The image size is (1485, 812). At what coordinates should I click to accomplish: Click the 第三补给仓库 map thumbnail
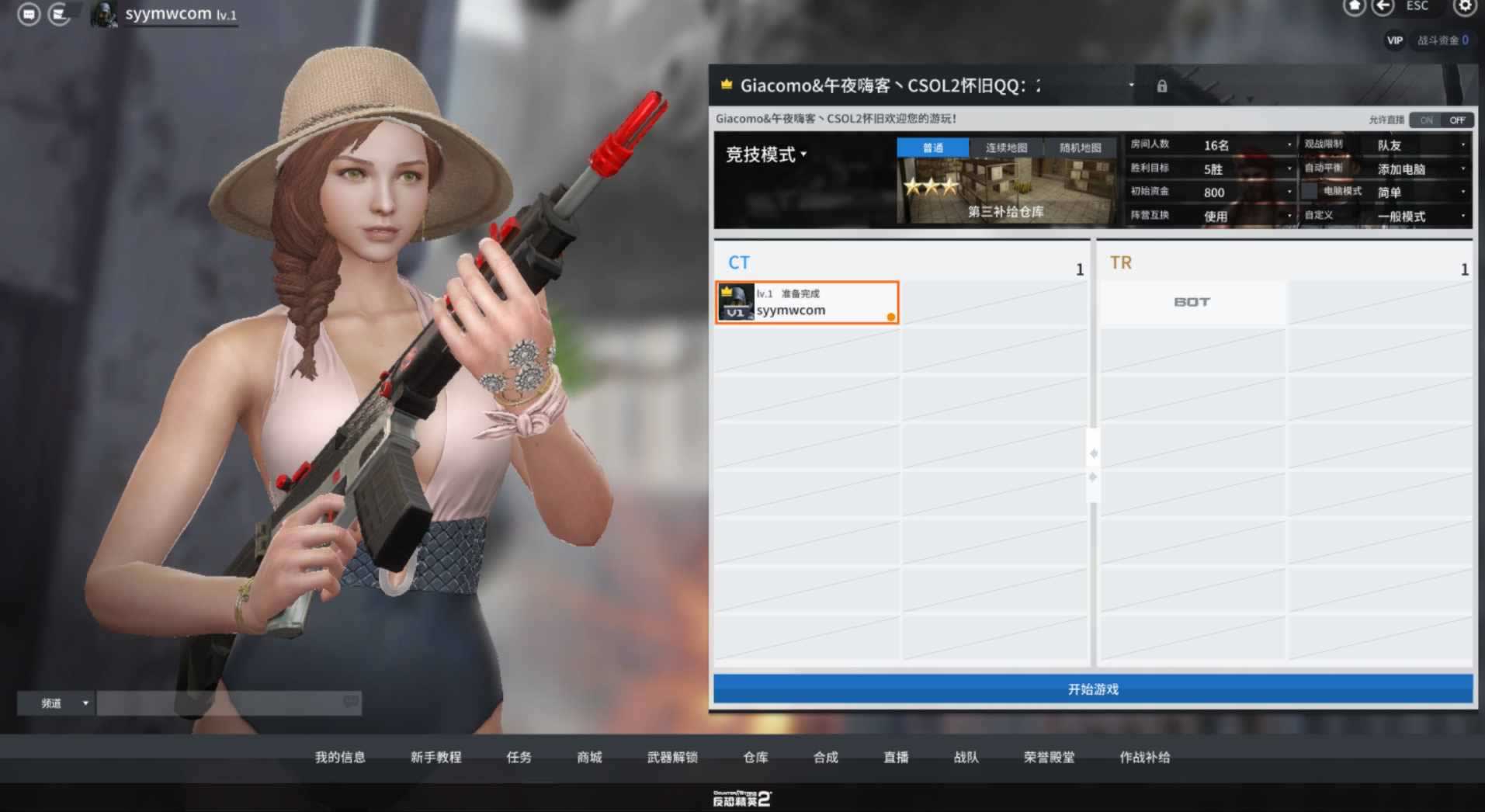(x=1006, y=192)
